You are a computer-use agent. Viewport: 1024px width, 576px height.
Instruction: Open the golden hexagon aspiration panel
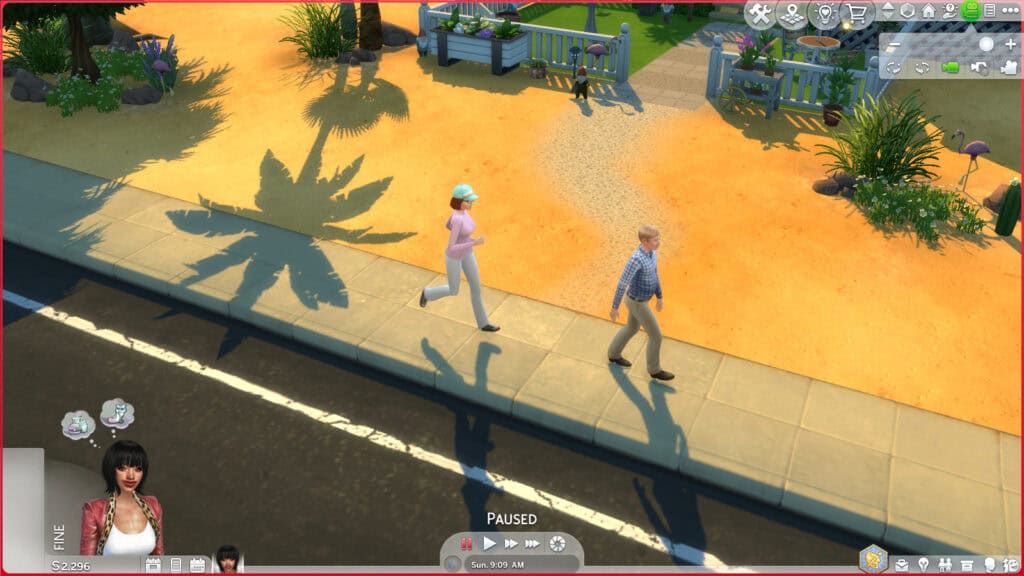point(874,557)
